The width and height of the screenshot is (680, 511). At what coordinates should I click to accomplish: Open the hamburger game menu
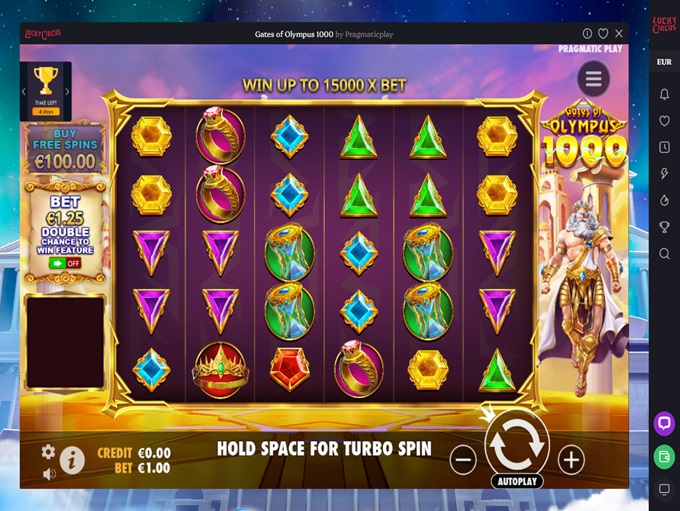[x=594, y=78]
